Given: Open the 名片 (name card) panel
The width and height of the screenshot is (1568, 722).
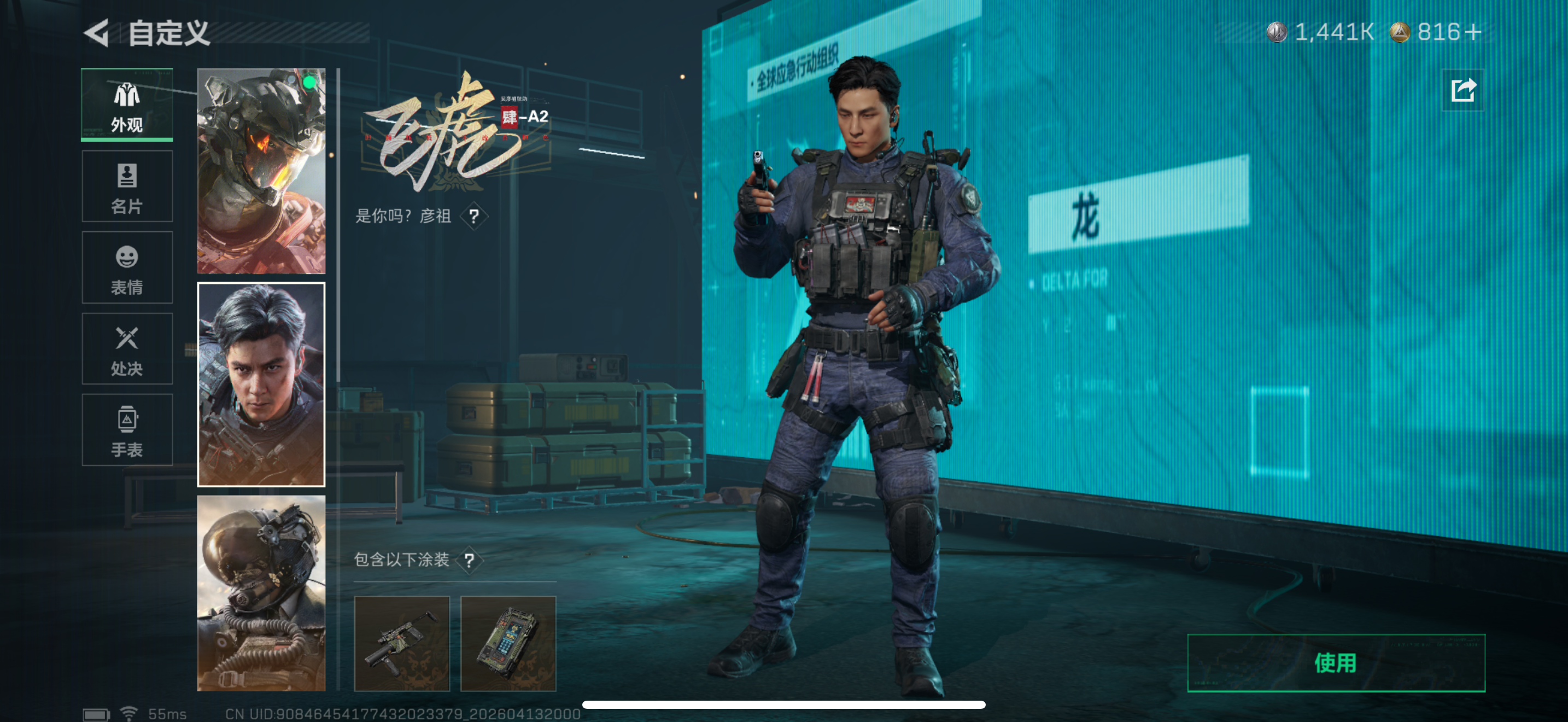Looking at the screenshot, I should 127,185.
